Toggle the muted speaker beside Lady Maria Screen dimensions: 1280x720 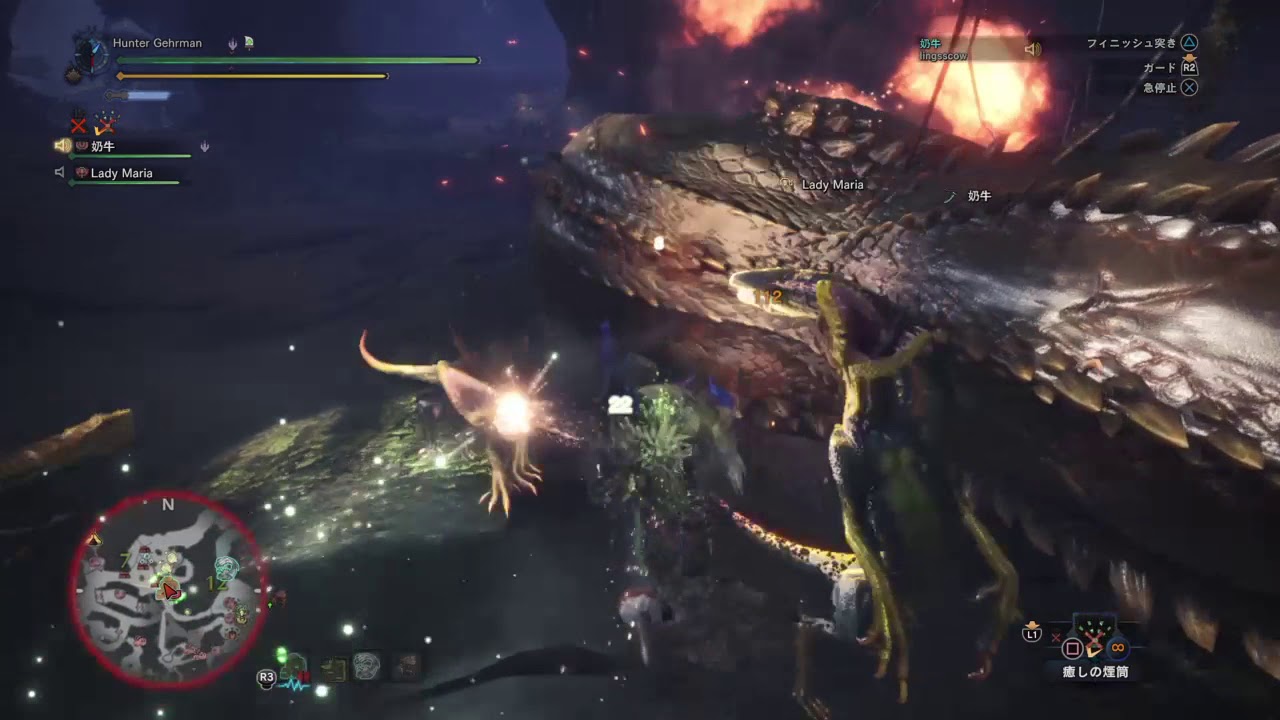[60, 173]
